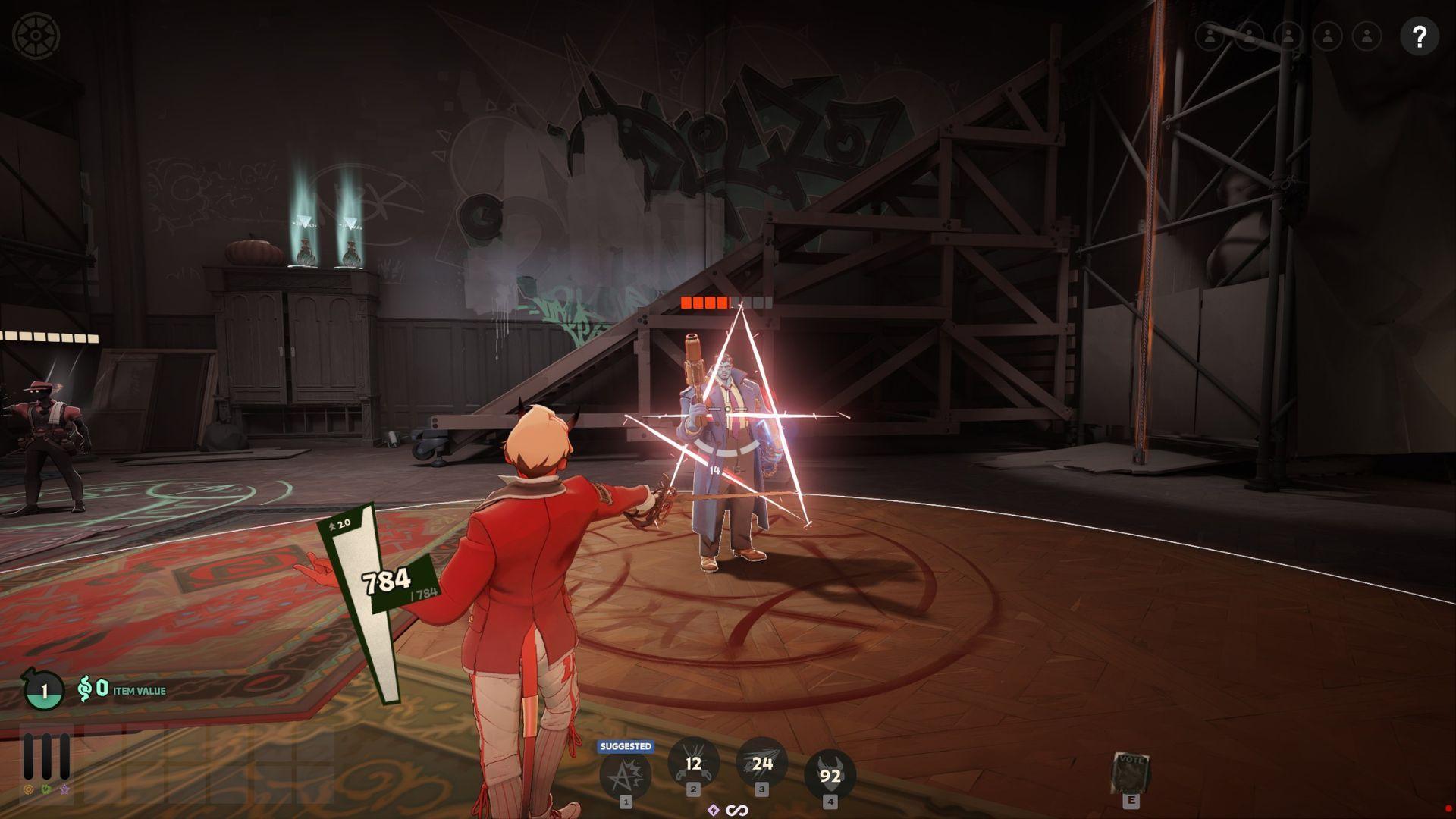Viewport: 1456px width, 819px height.
Task: Click the orange weapon stat icon
Action: coord(29,789)
